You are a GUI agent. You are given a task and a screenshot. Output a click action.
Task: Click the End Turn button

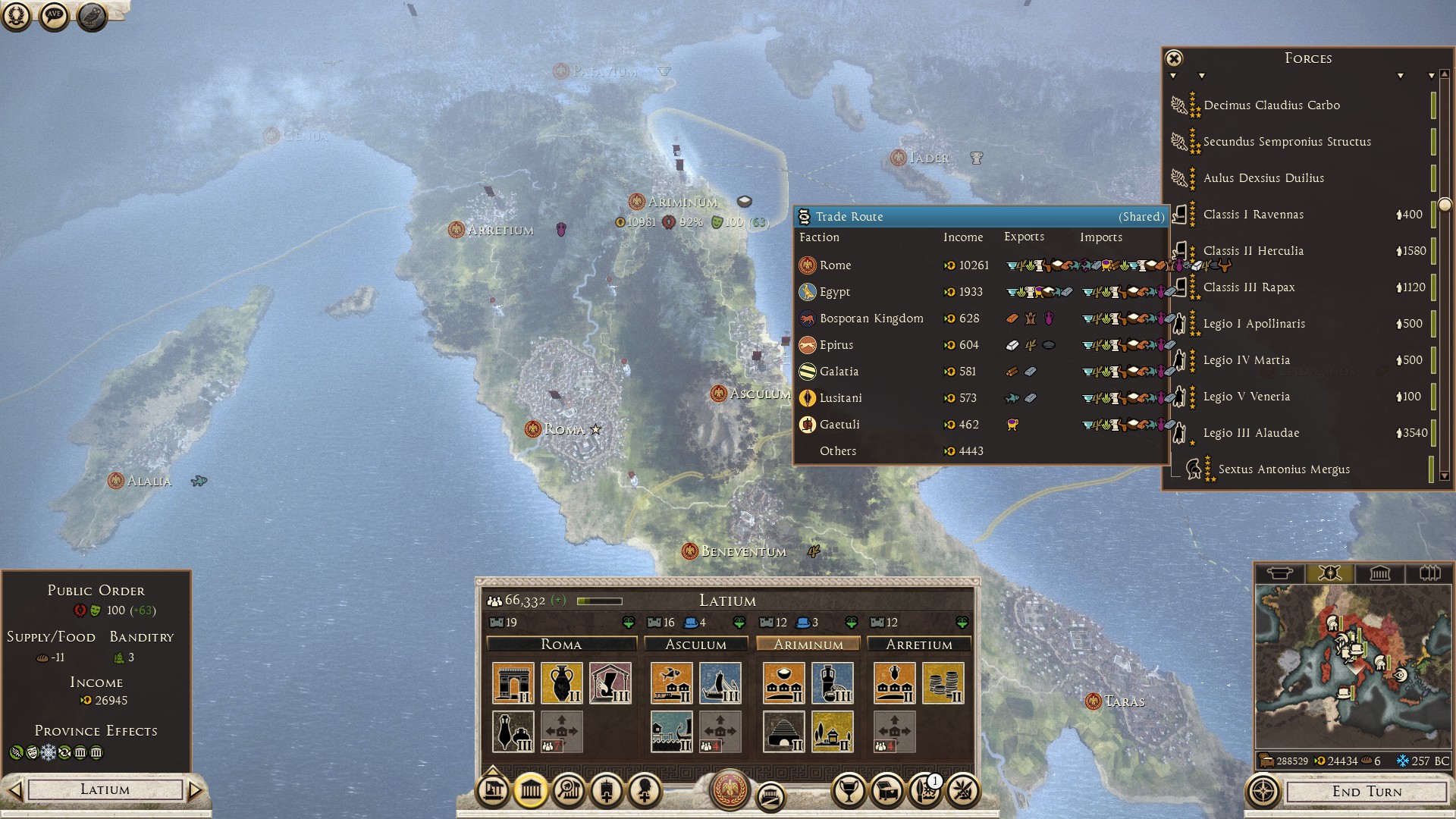click(x=1367, y=792)
